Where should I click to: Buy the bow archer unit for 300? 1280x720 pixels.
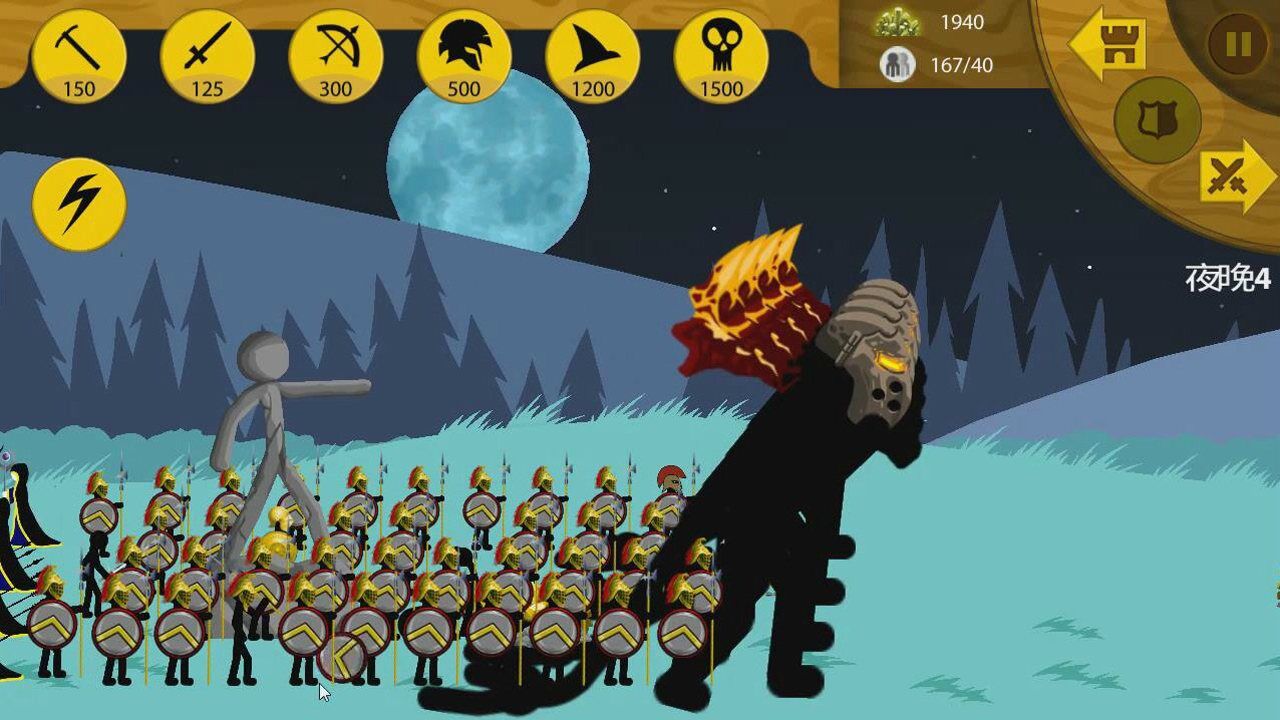coord(336,56)
